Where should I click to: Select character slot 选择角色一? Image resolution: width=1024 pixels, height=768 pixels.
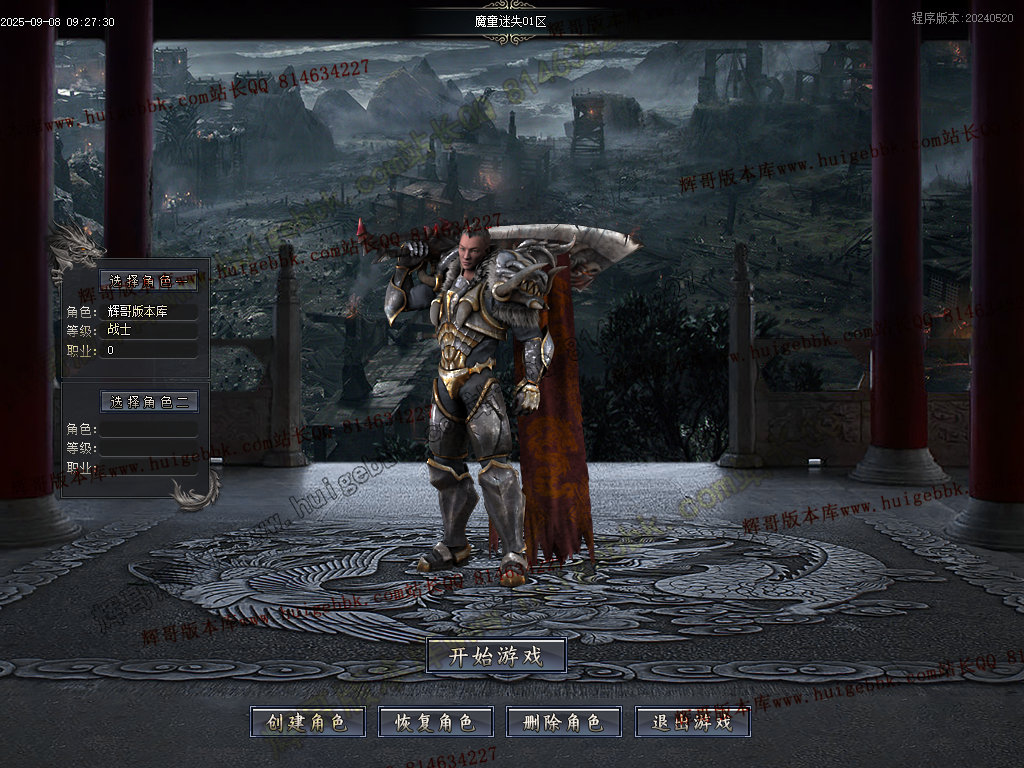[x=149, y=281]
